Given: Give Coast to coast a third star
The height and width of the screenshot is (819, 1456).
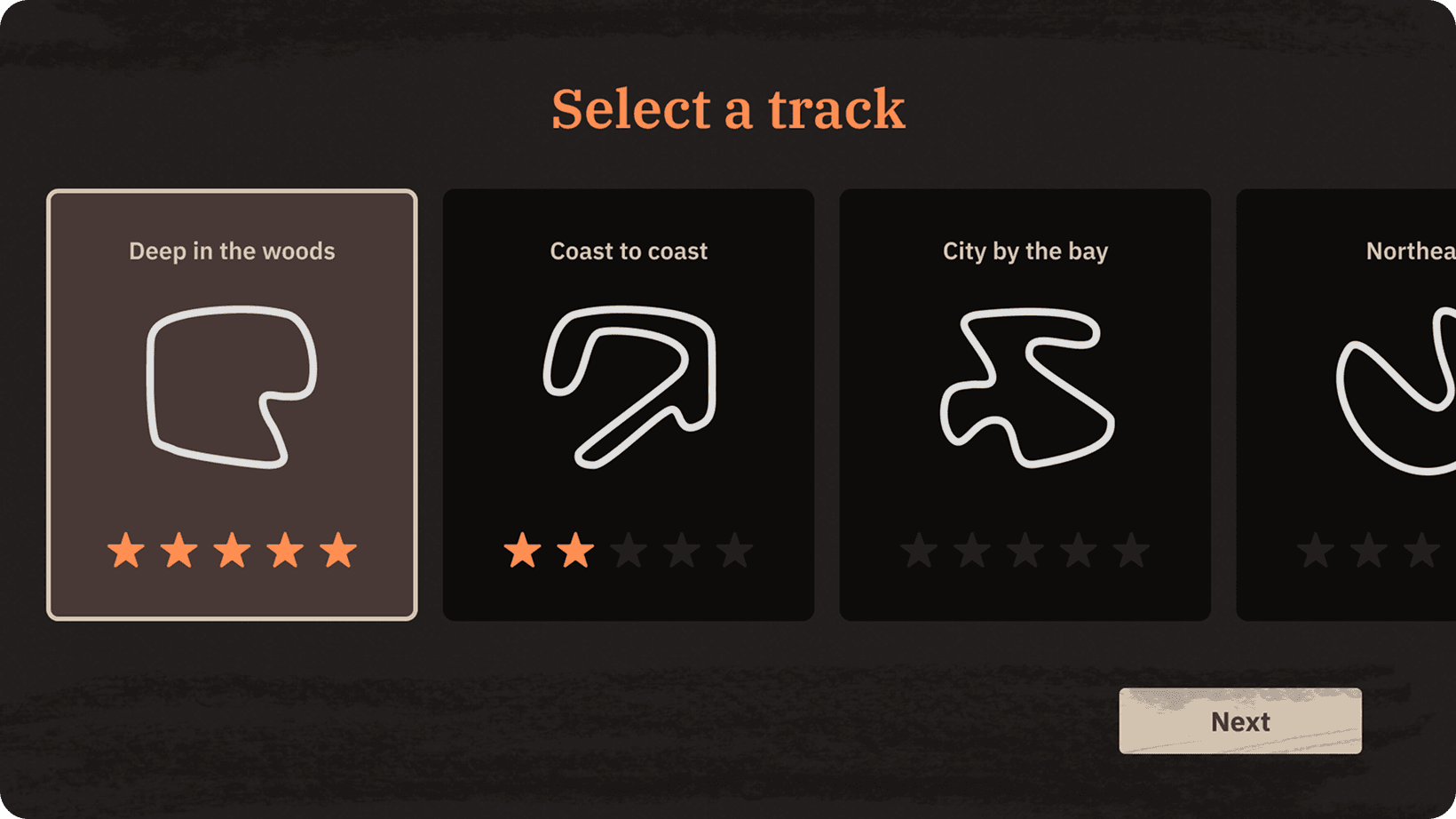Looking at the screenshot, I should point(629,551).
